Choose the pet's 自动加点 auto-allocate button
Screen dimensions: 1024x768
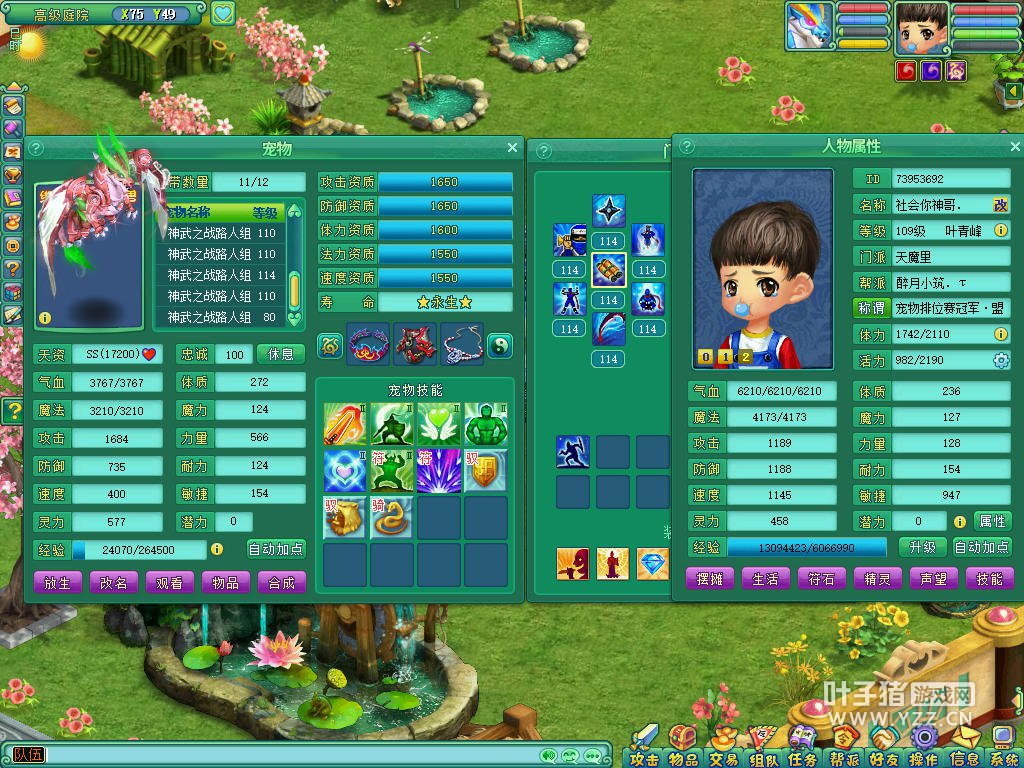pyautogui.click(x=276, y=549)
